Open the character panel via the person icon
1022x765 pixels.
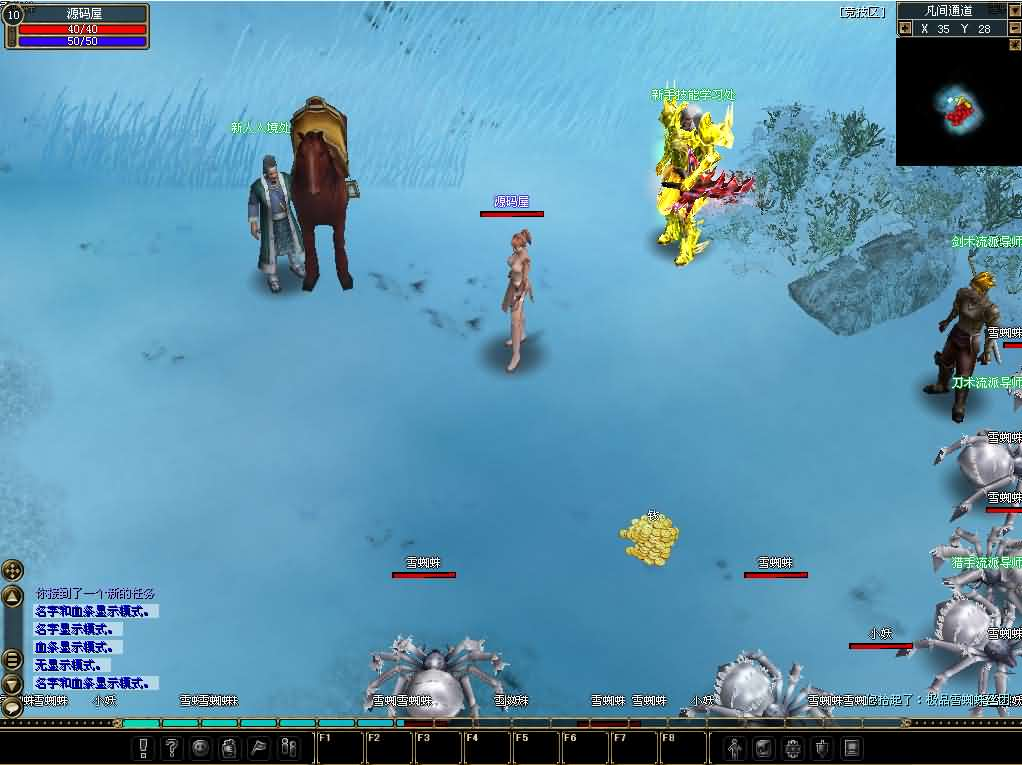(x=736, y=747)
